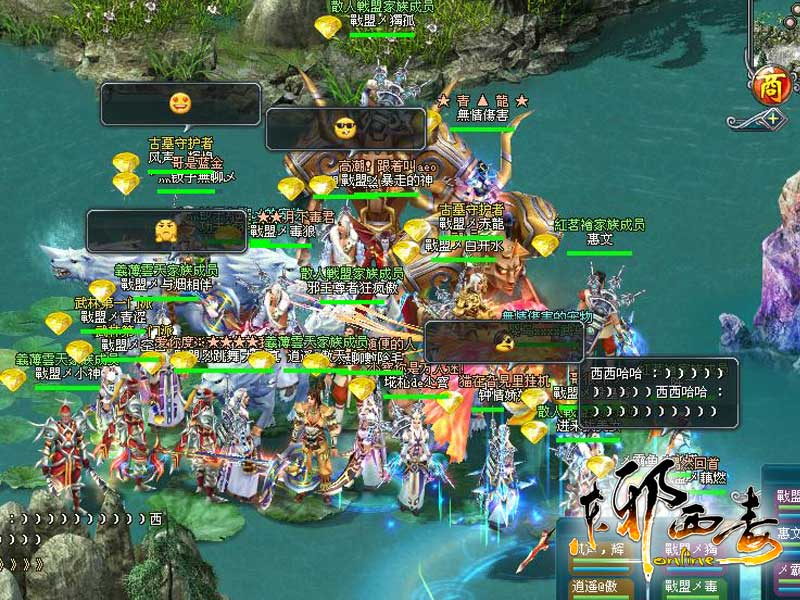Select the 逍遥@傲 player panel

tap(601, 586)
